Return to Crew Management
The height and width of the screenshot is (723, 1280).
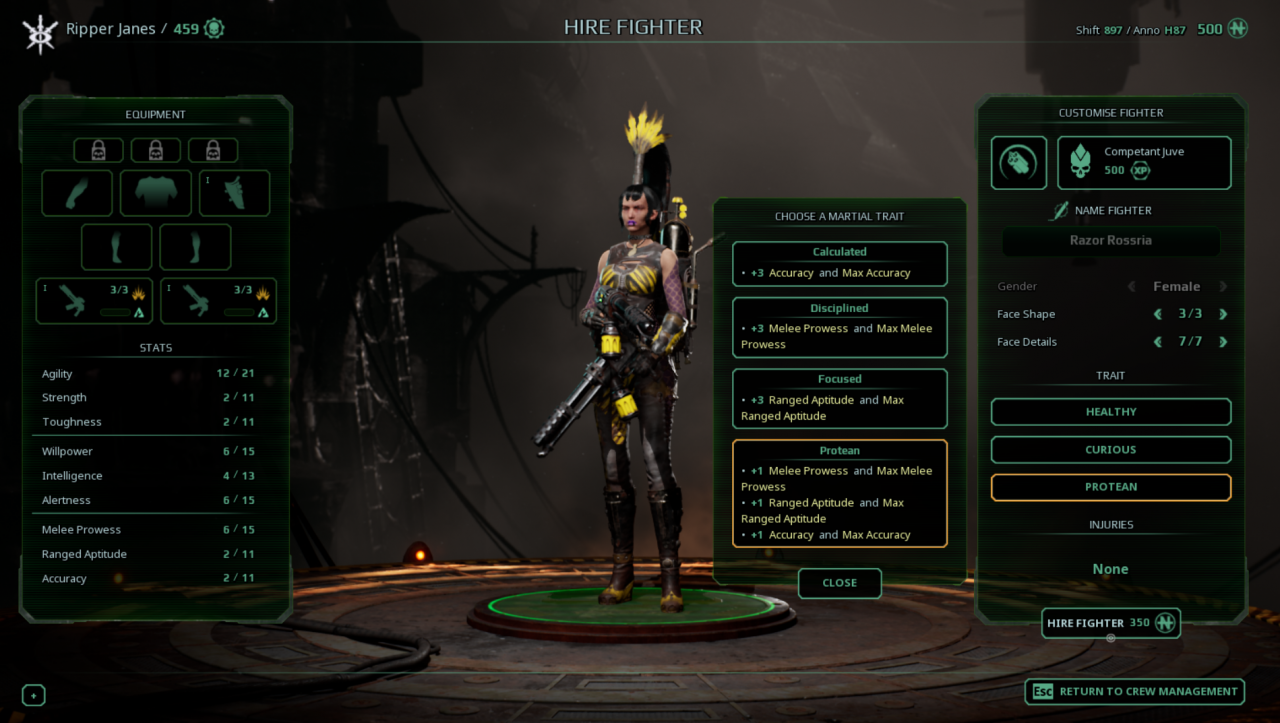point(1134,691)
